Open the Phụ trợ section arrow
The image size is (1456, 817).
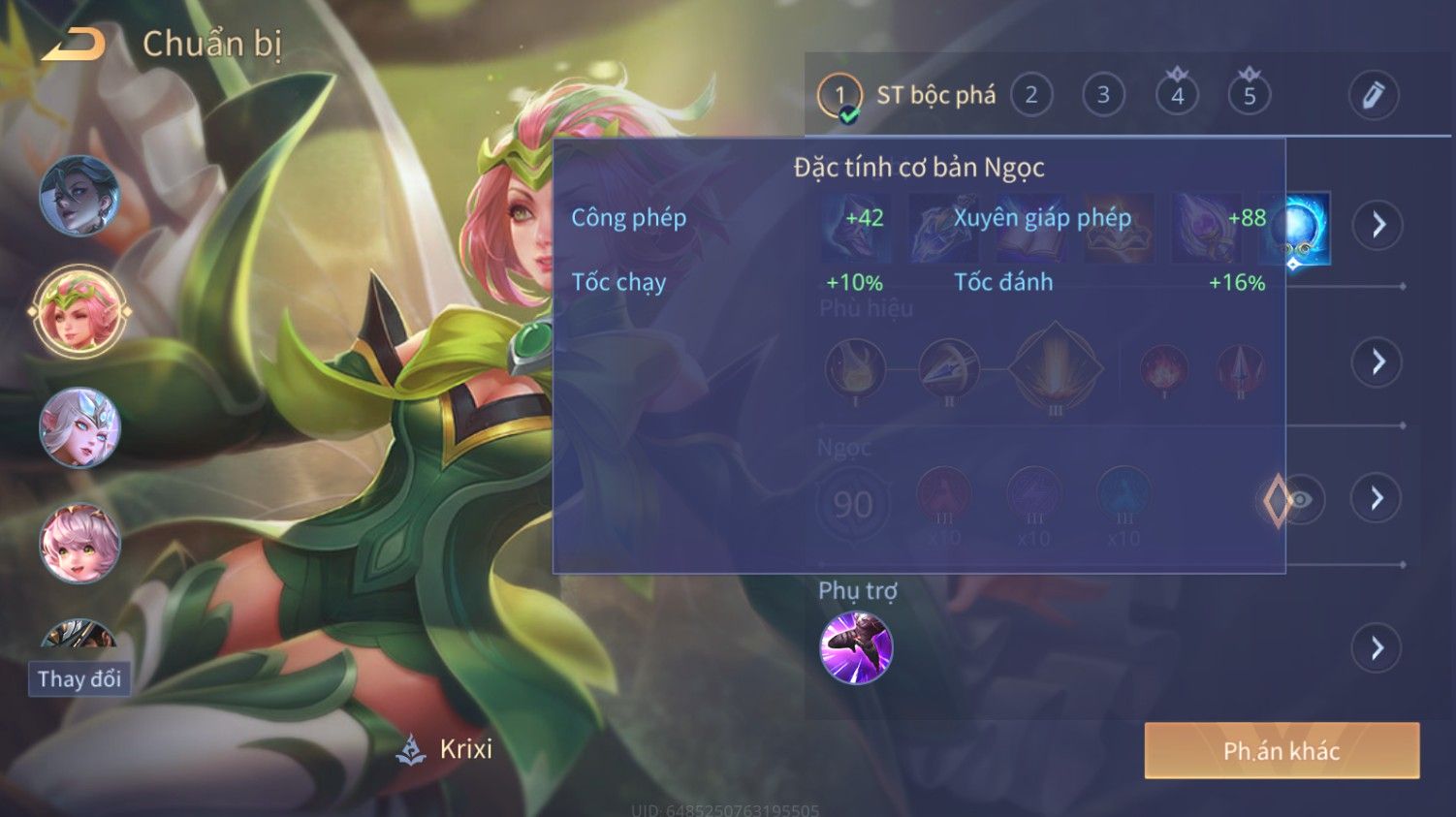tap(1377, 647)
